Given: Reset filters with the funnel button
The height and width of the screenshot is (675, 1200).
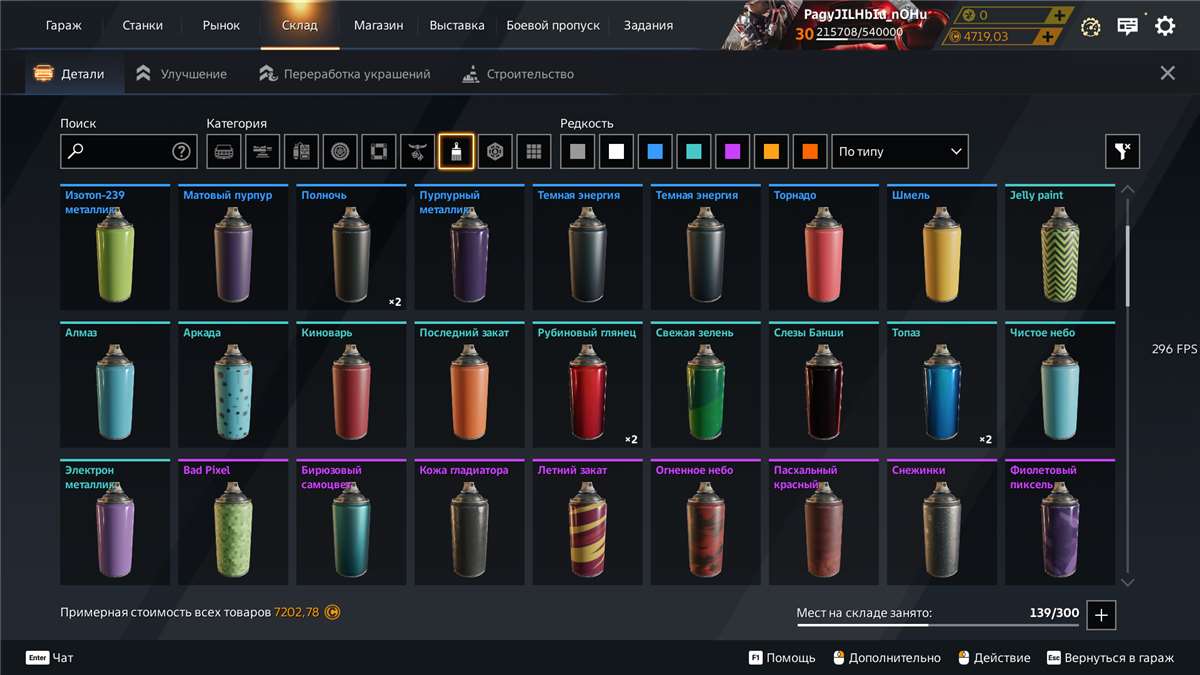Looking at the screenshot, I should pyautogui.click(x=1122, y=152).
